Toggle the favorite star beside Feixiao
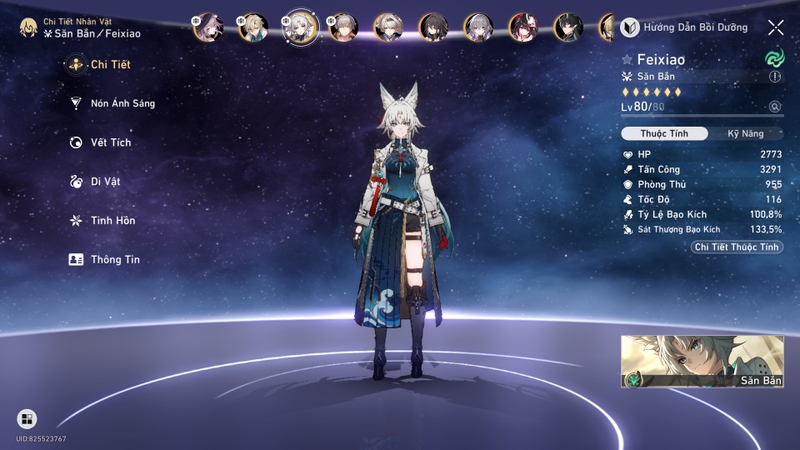Image resolution: width=800 pixels, height=450 pixels. (x=627, y=60)
